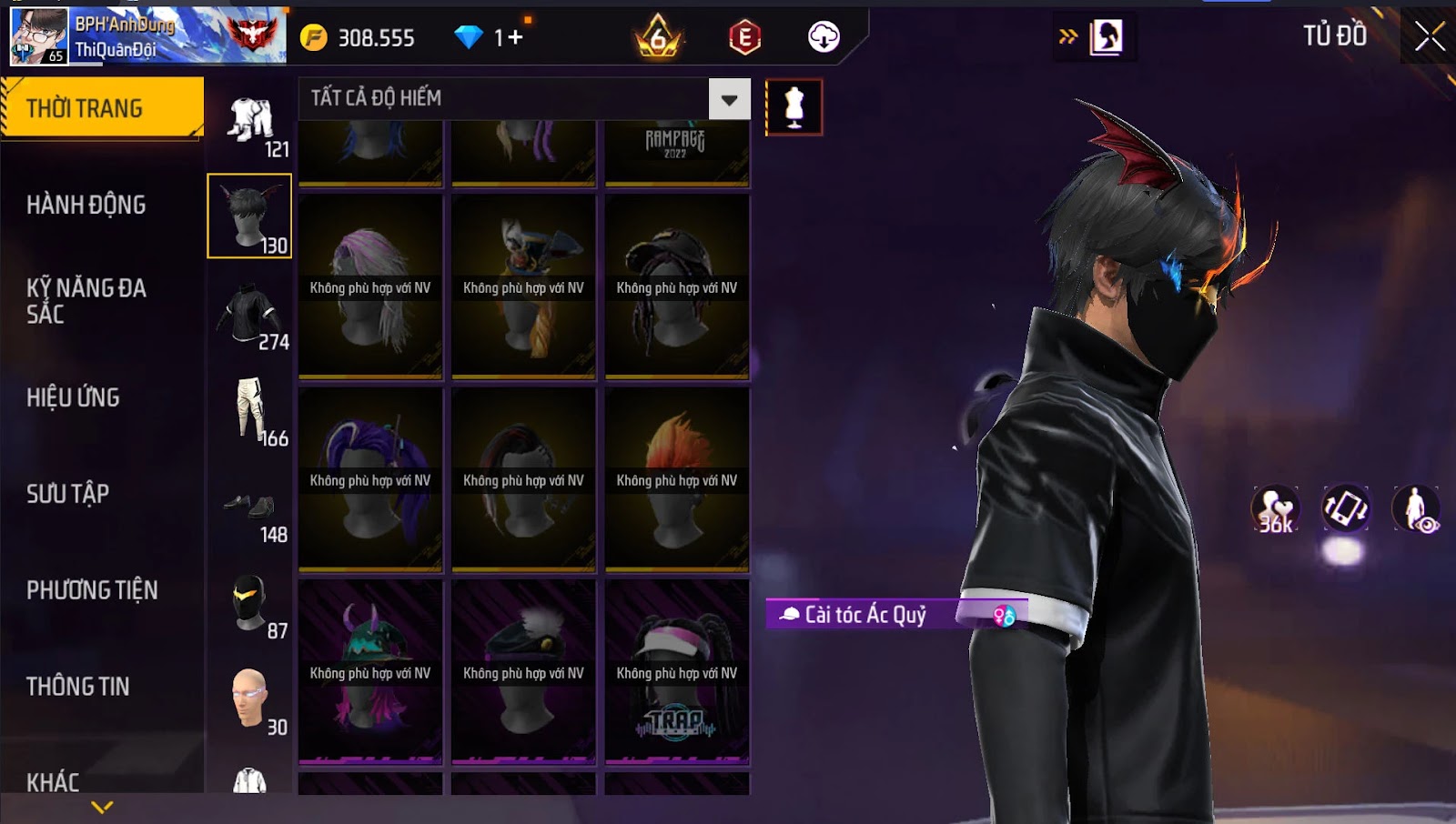The width and height of the screenshot is (1456, 824).
Task: Toggle the character view eye icon
Action: (x=1416, y=508)
